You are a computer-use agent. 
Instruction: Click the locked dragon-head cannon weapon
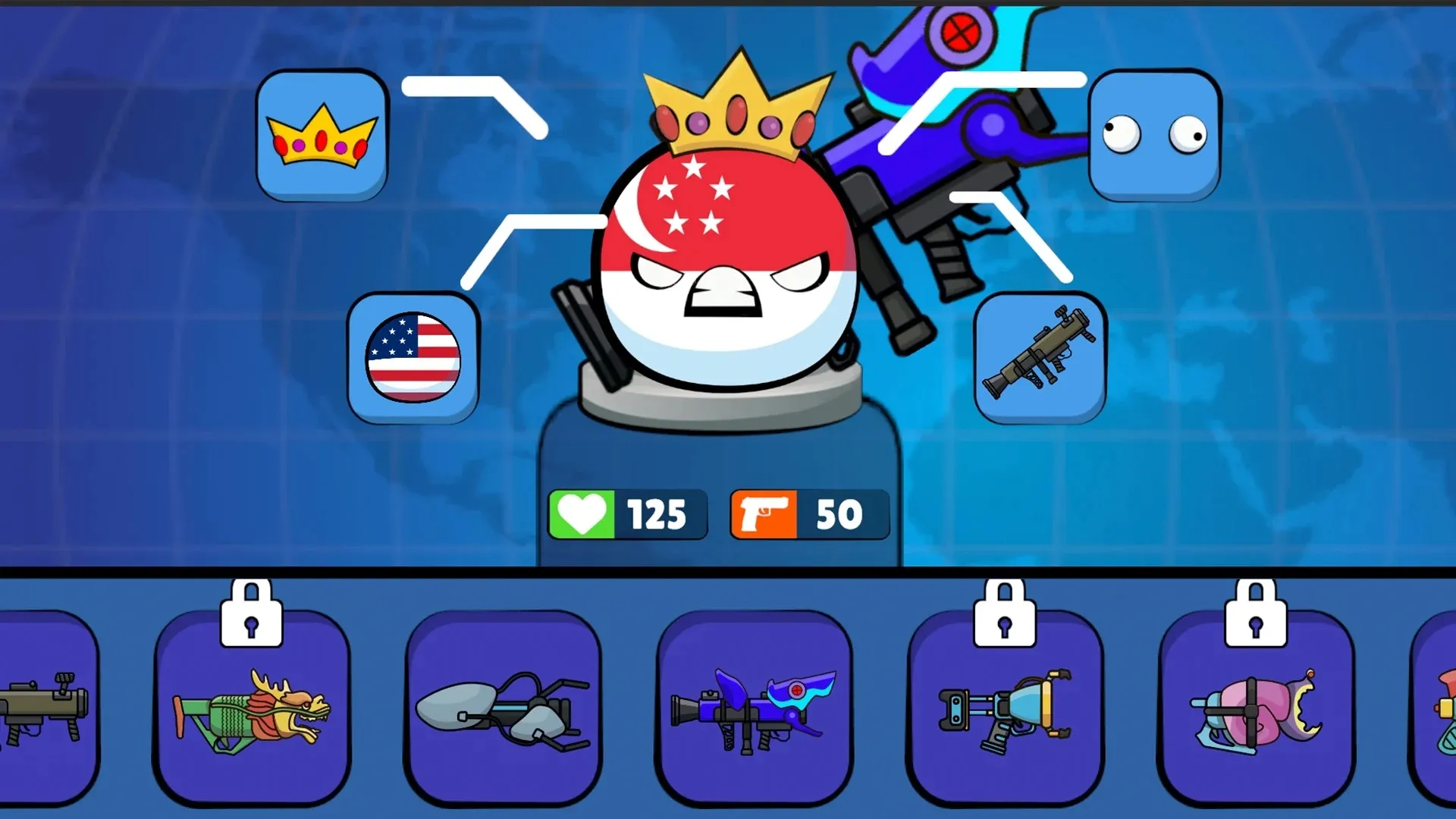pyautogui.click(x=252, y=713)
